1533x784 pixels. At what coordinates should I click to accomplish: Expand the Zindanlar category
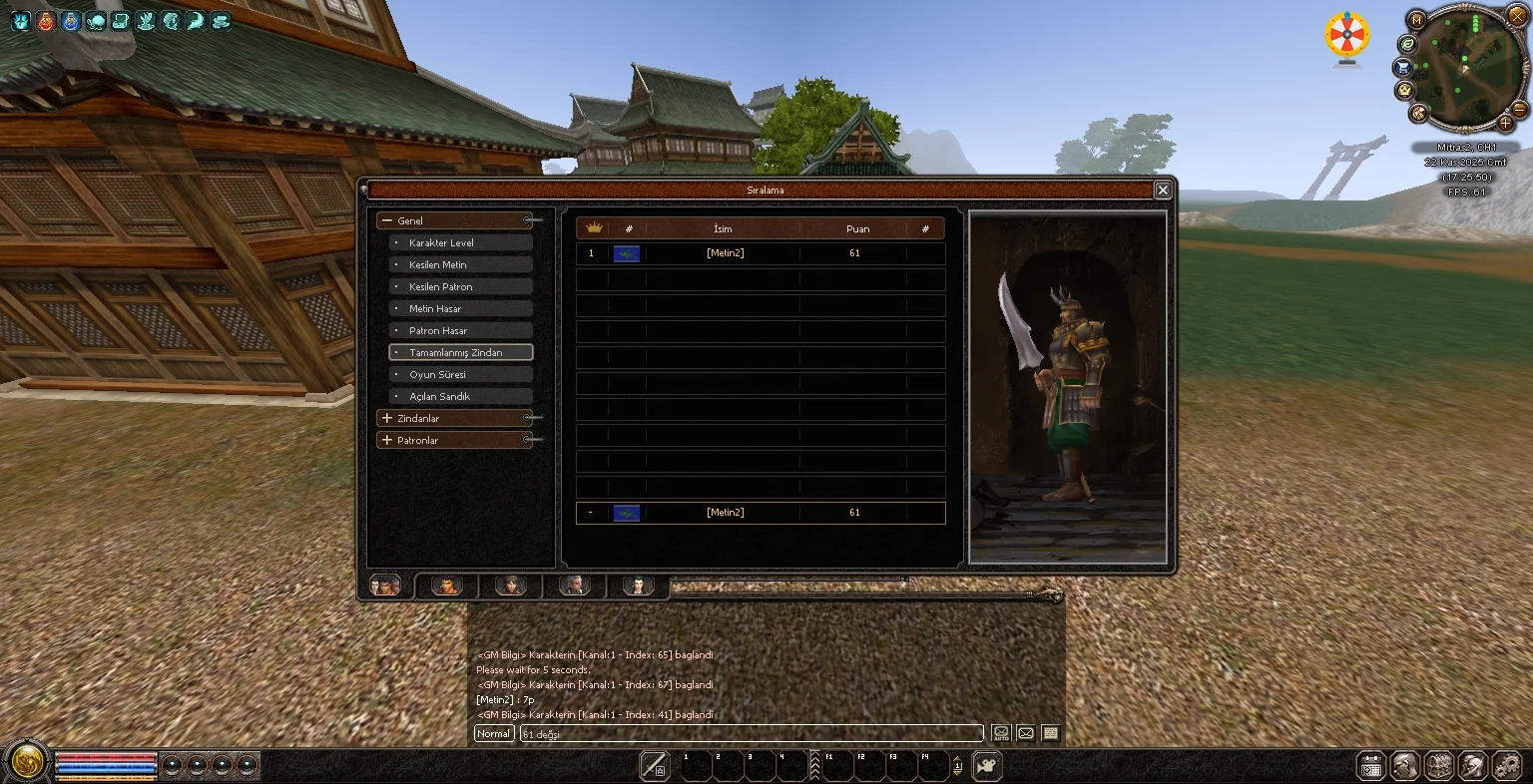coord(454,418)
